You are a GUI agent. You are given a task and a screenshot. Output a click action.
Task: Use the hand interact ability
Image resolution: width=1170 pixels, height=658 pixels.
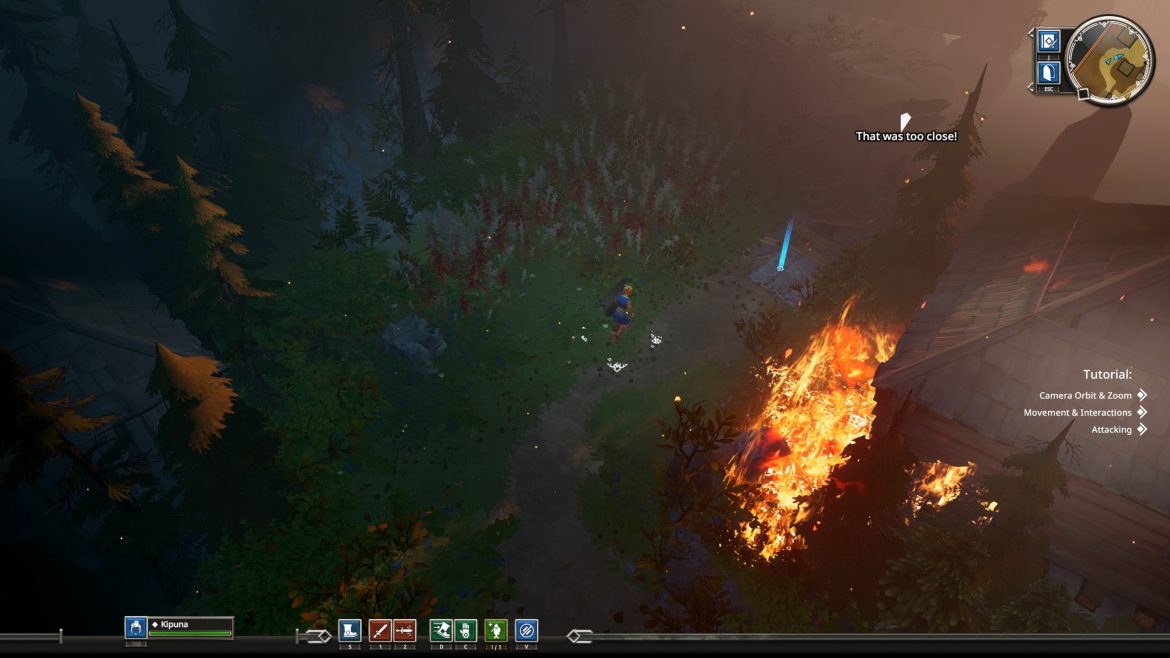point(465,630)
